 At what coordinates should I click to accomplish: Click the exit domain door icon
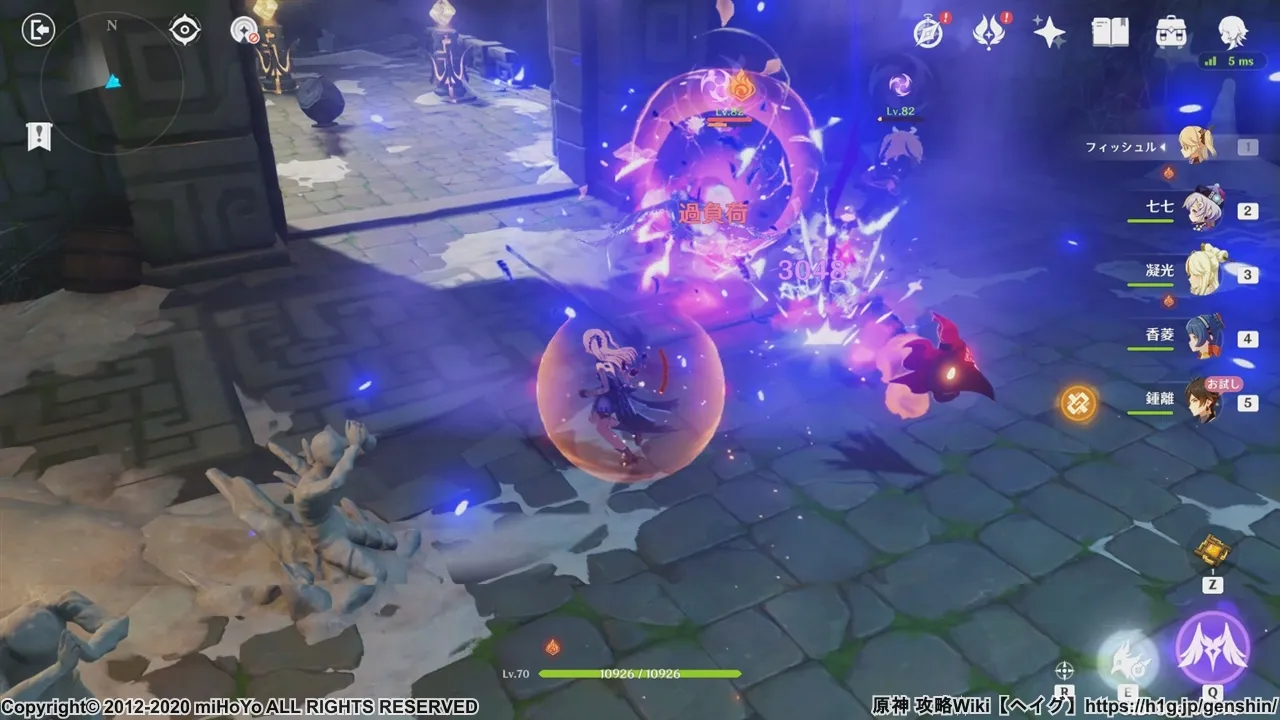click(x=37, y=31)
